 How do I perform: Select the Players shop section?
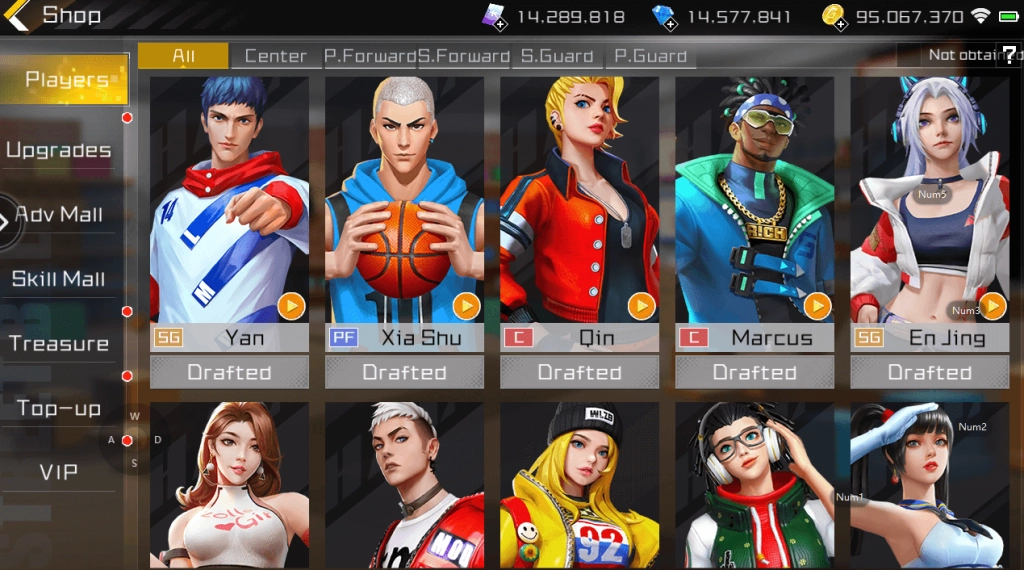[65, 80]
